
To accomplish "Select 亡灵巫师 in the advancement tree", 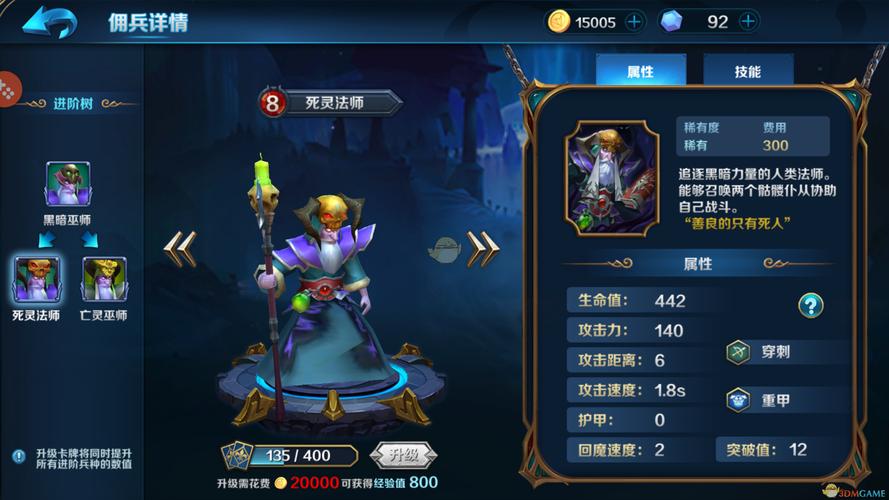I will point(104,279).
